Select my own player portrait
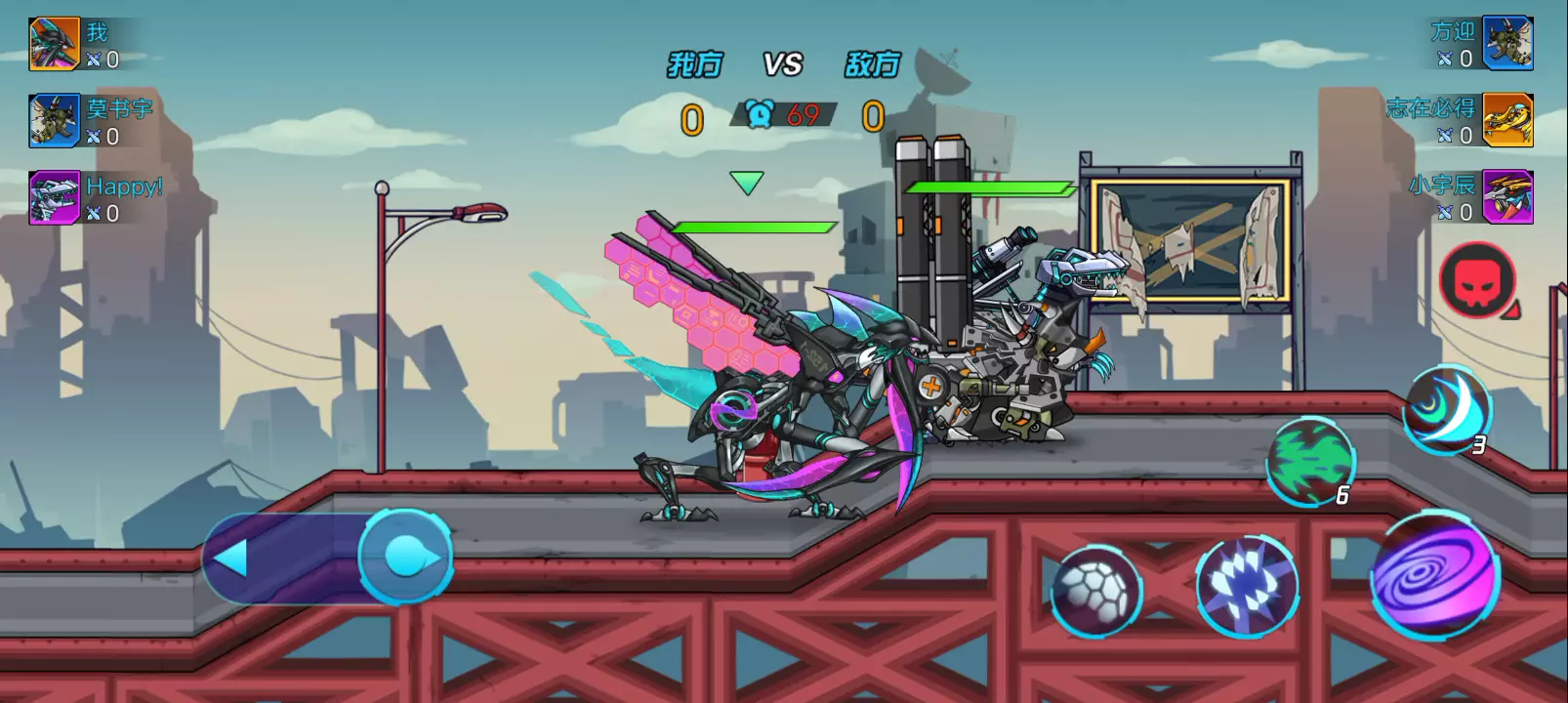Viewport: 1568px width, 703px height. (54, 44)
